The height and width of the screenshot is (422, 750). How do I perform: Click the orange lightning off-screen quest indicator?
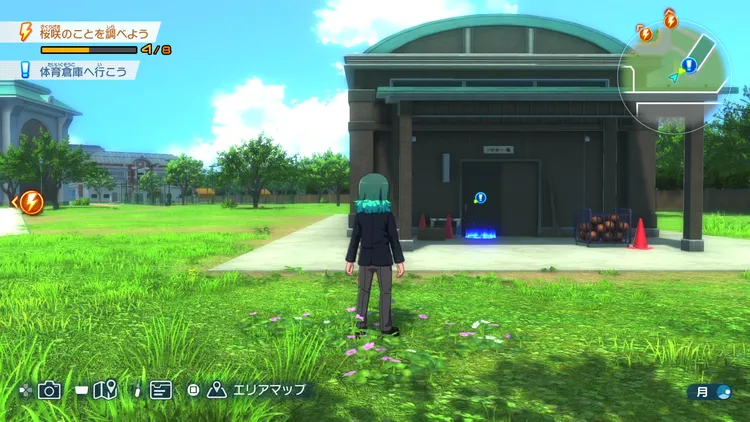pos(31,202)
